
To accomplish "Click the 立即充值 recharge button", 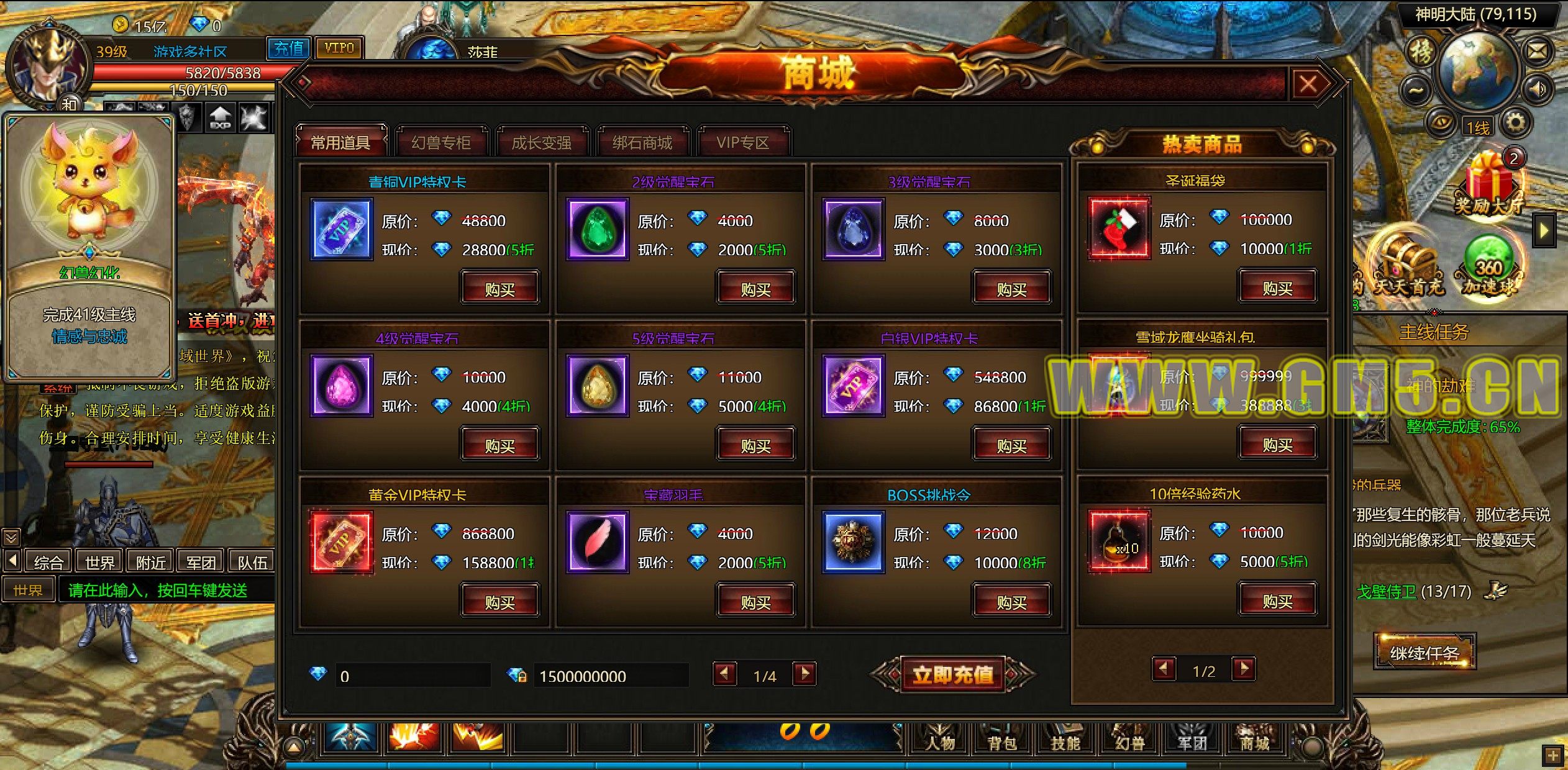I will pyautogui.click(x=952, y=674).
